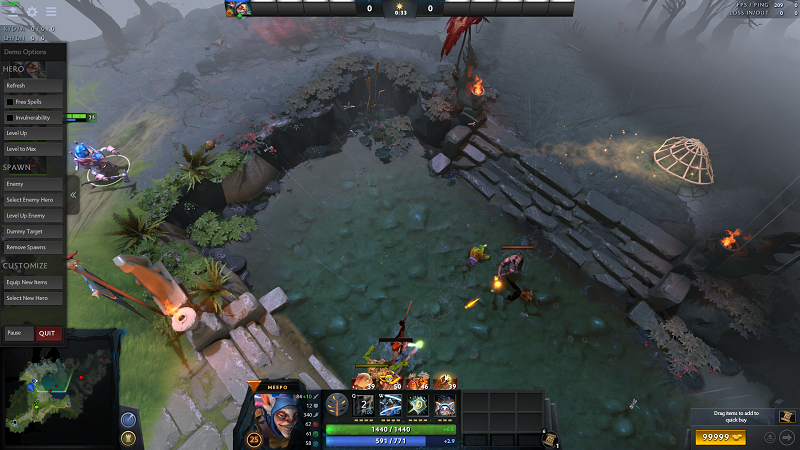This screenshot has width=800, height=450.
Task: Collapse the Demo Options panel arrow
Action: point(73,195)
